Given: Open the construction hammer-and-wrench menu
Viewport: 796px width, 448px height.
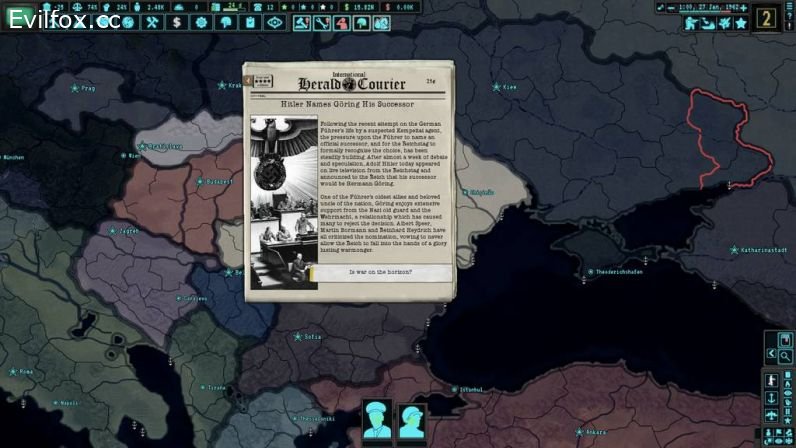Looking at the screenshot, I should pos(154,22).
